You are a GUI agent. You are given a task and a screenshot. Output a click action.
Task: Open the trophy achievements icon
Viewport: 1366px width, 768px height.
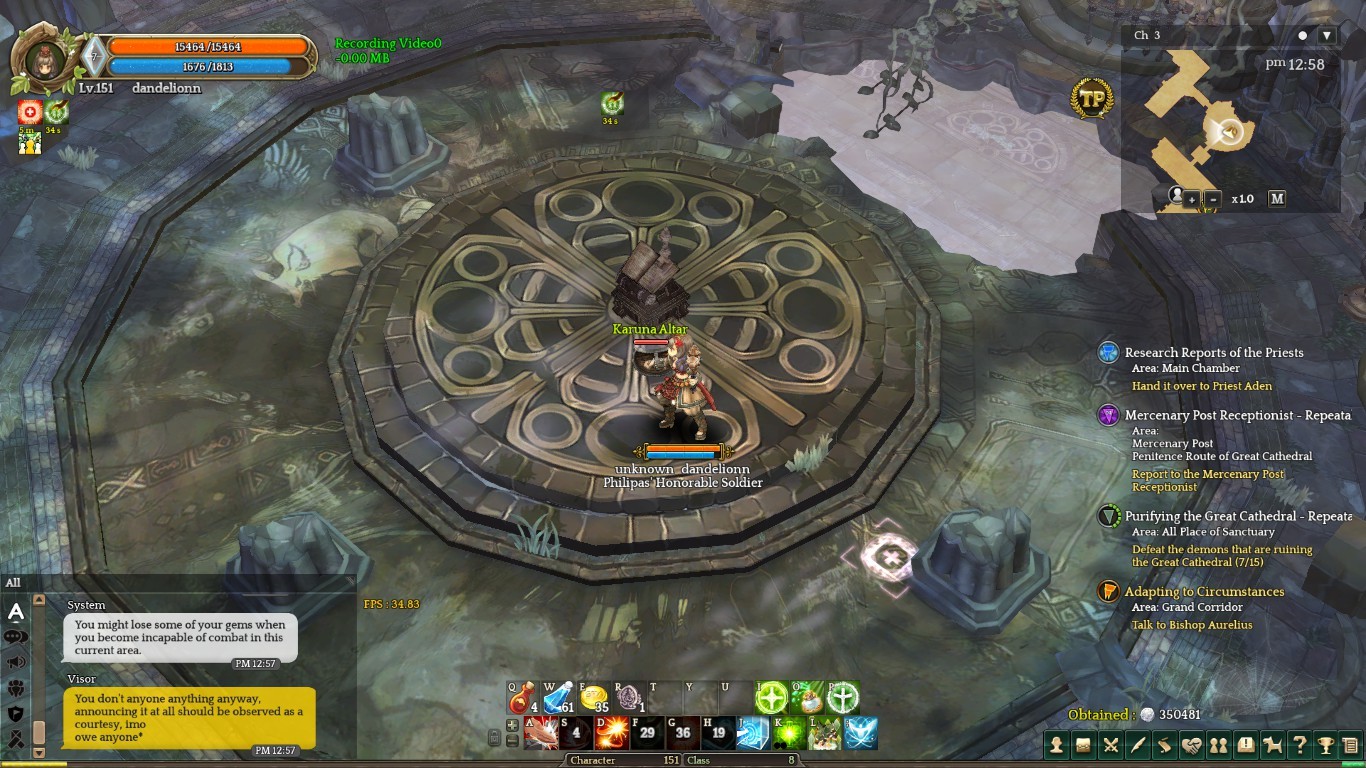click(x=1325, y=745)
